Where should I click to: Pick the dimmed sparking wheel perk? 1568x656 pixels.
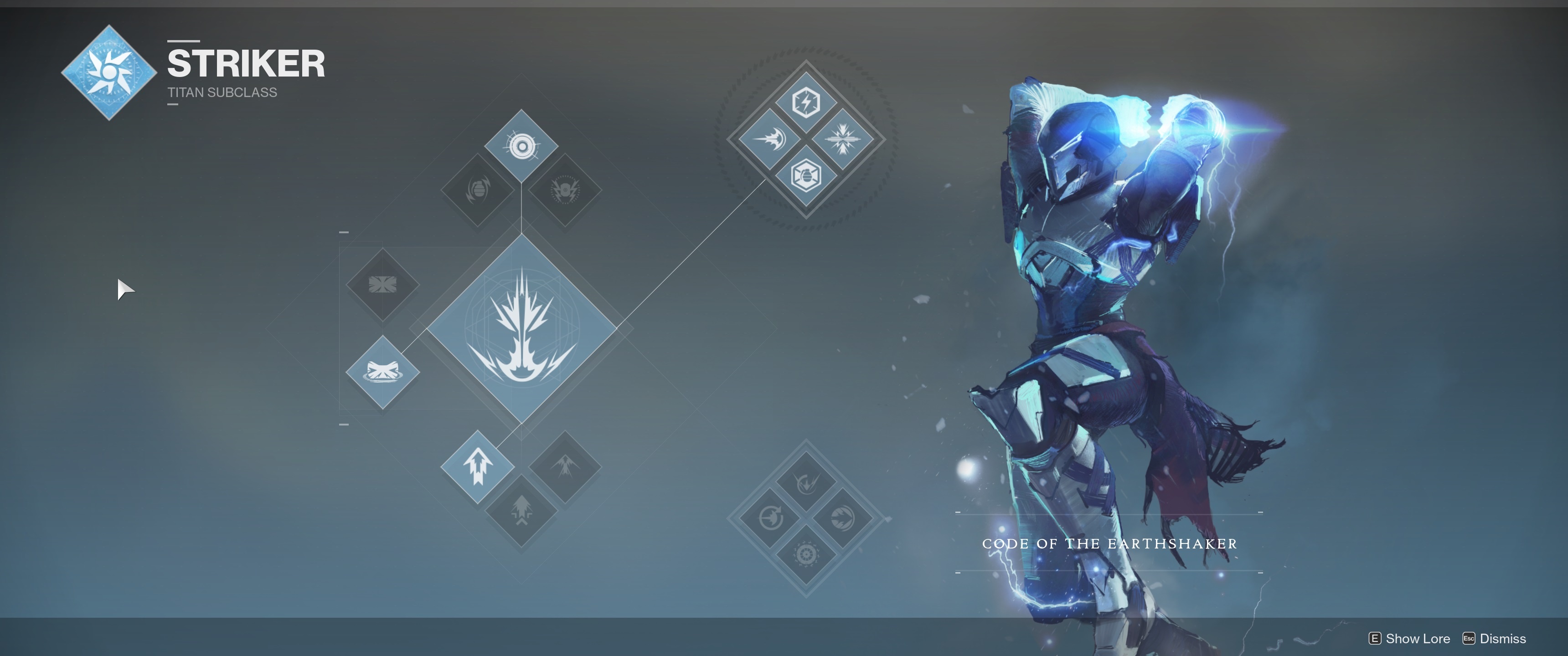pyautogui.click(x=806, y=555)
